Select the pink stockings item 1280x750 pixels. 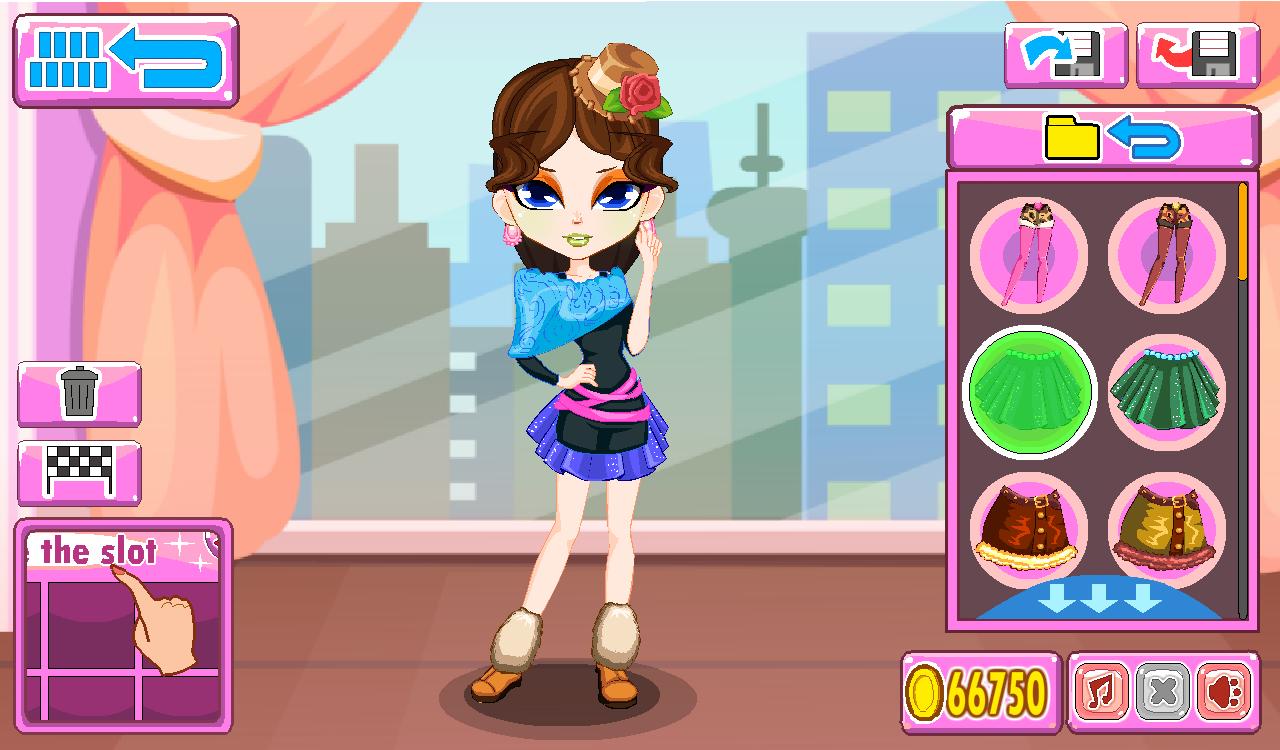pos(1030,255)
